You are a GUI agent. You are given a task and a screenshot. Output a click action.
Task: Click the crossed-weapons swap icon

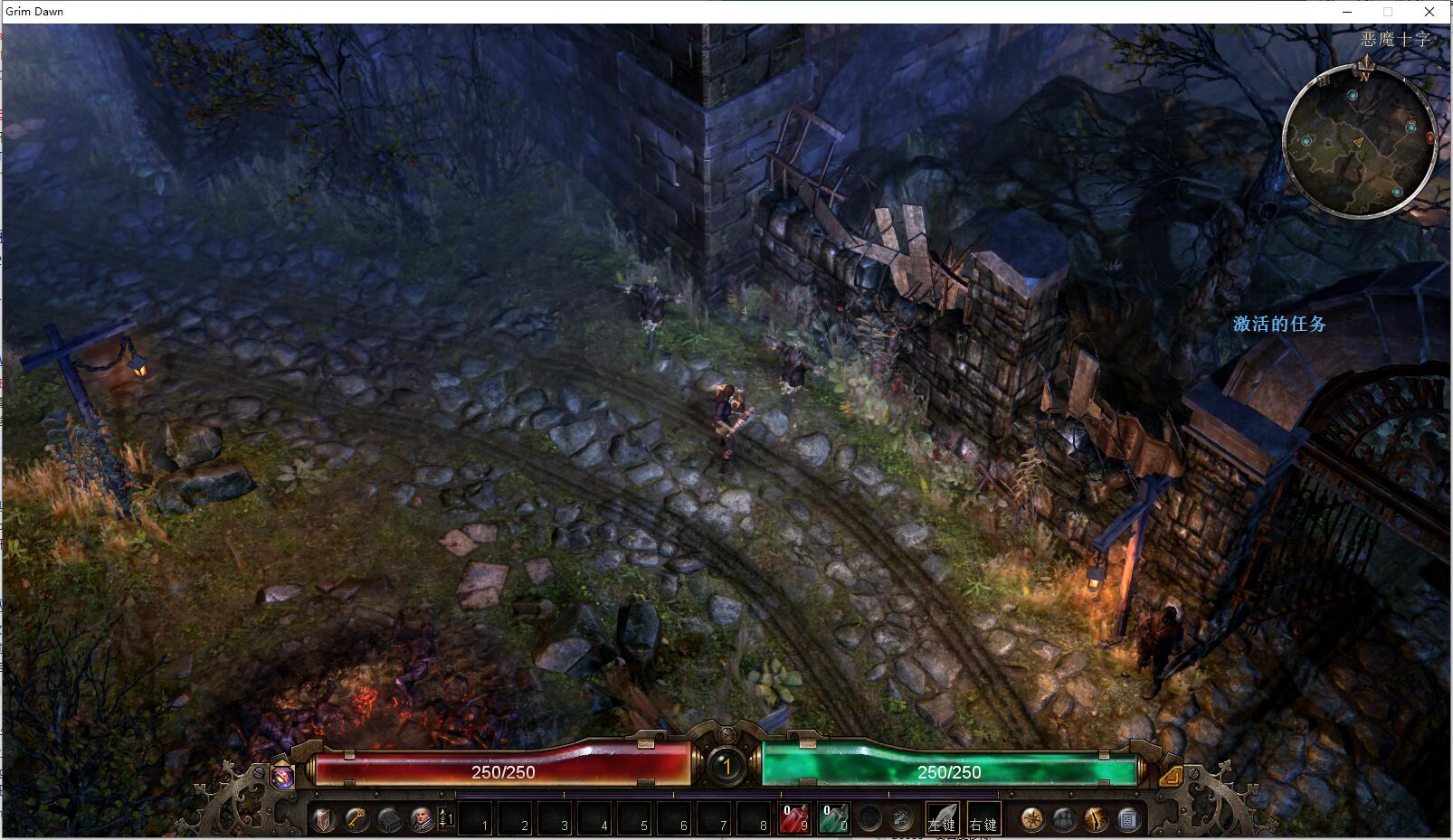coord(901,819)
